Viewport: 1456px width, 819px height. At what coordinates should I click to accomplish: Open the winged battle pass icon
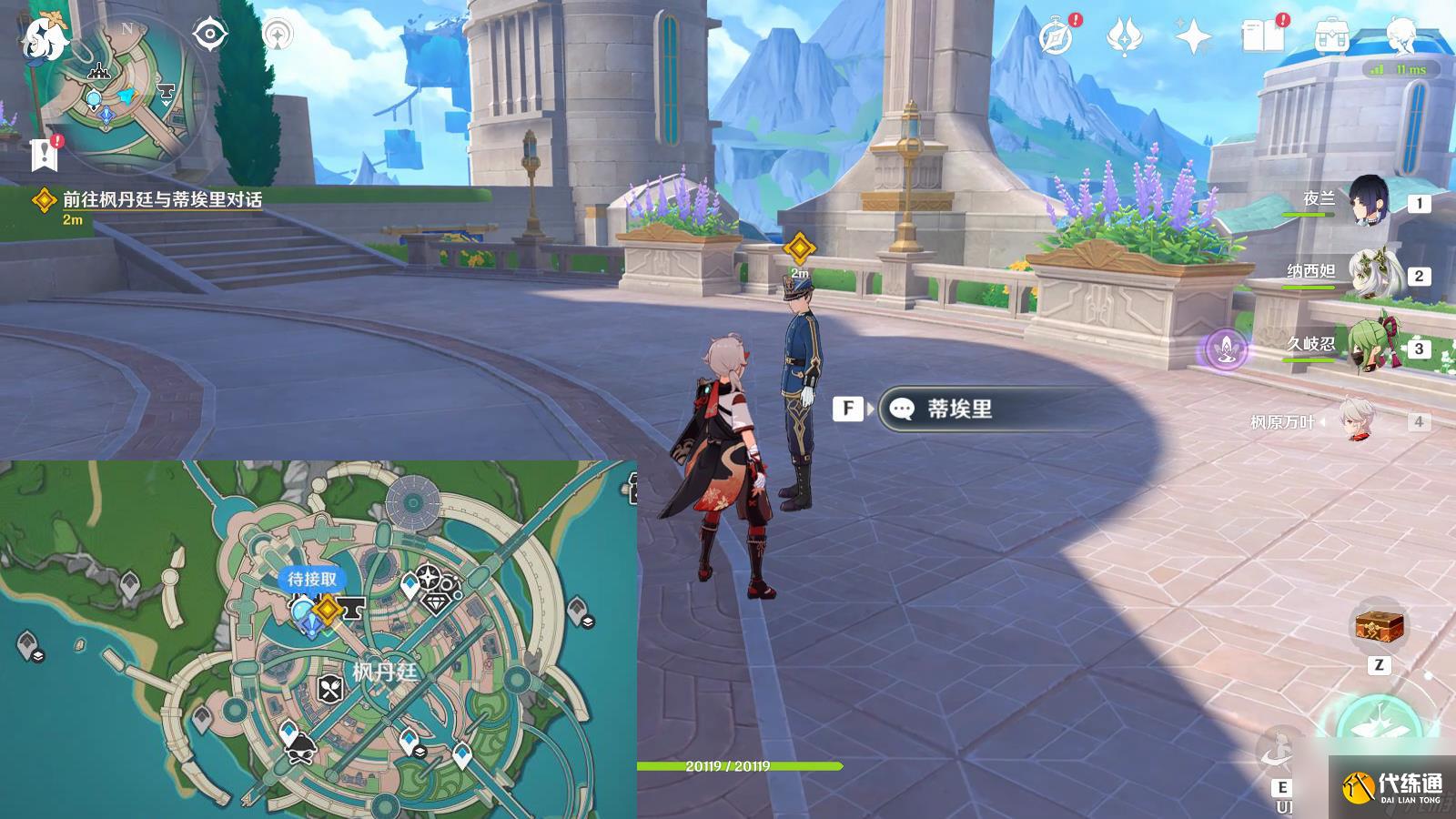pos(1124,37)
